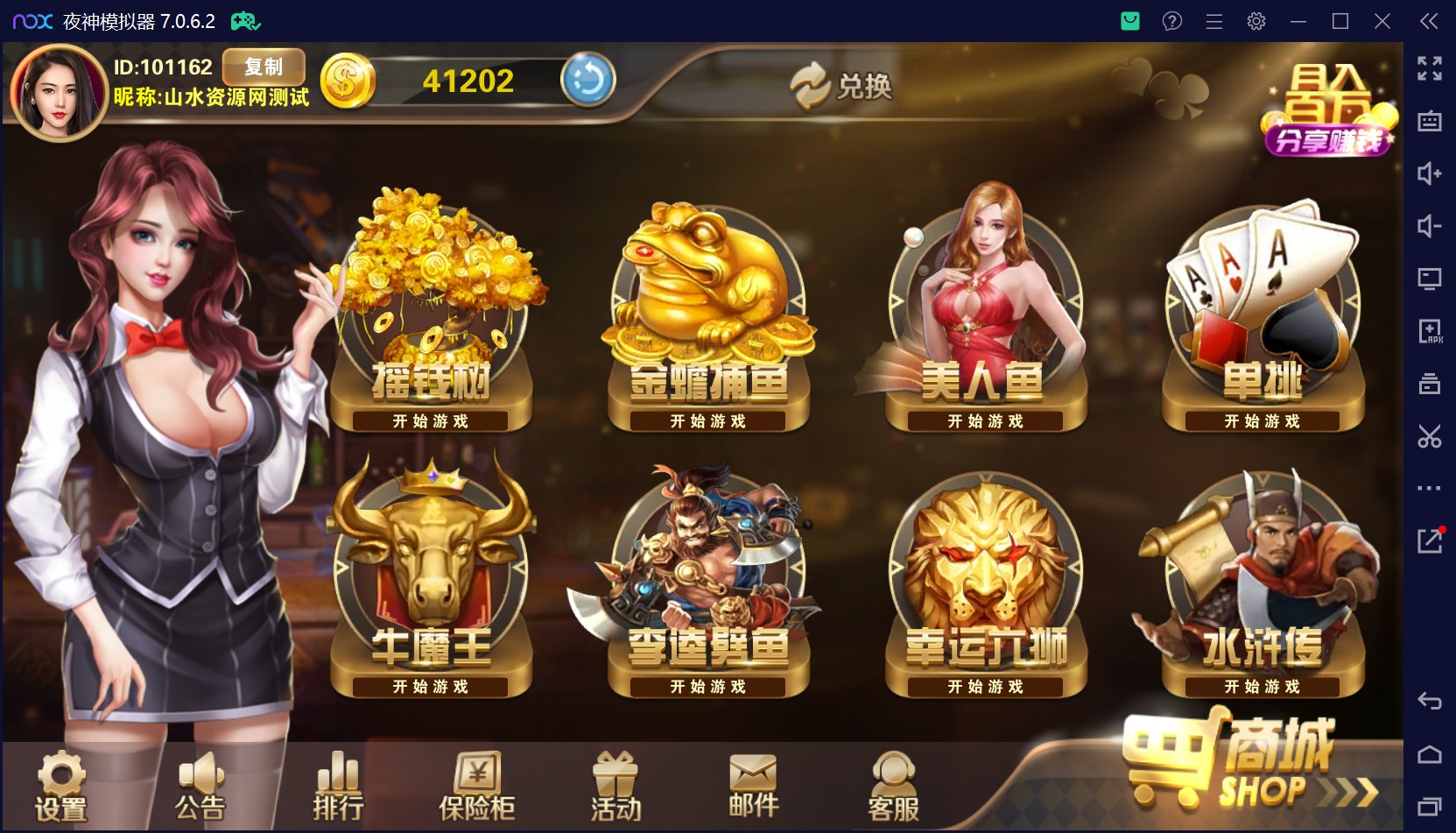The width and height of the screenshot is (1456, 833).
Task: Open the 公告 announcements megaphone icon
Action: point(200,787)
